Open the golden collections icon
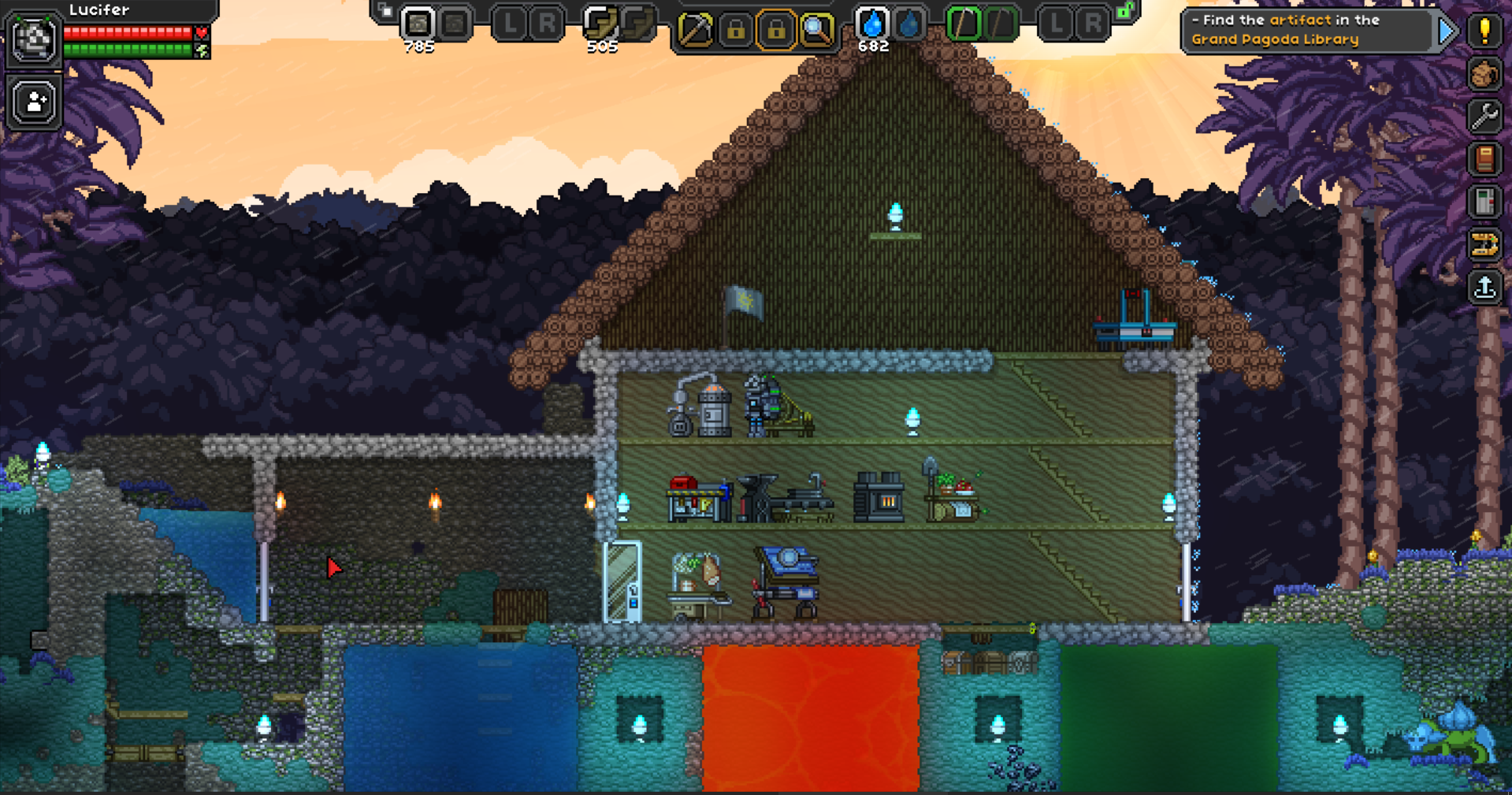Viewport: 1512px width, 795px height. pos(1484,245)
